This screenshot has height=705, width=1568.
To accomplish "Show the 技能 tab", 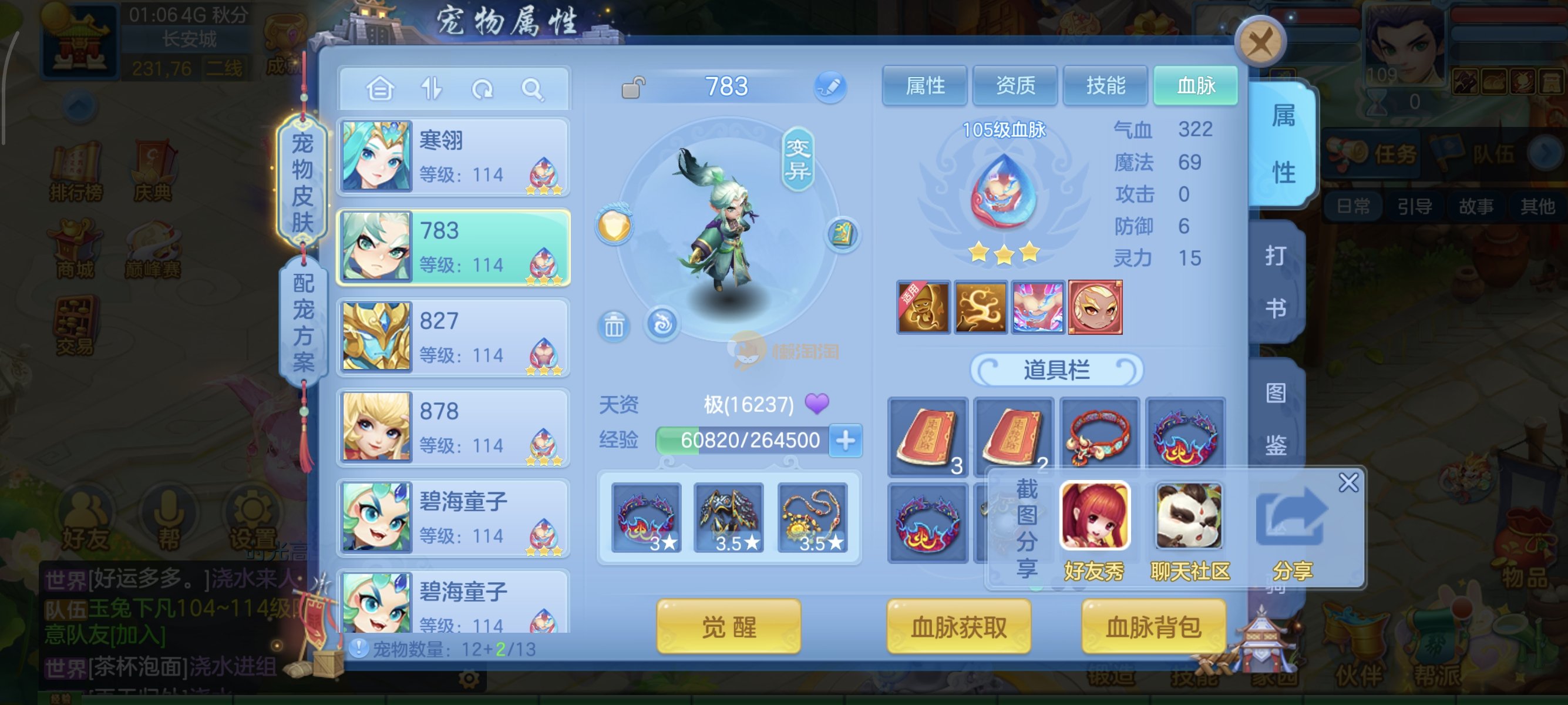I will pyautogui.click(x=1105, y=86).
